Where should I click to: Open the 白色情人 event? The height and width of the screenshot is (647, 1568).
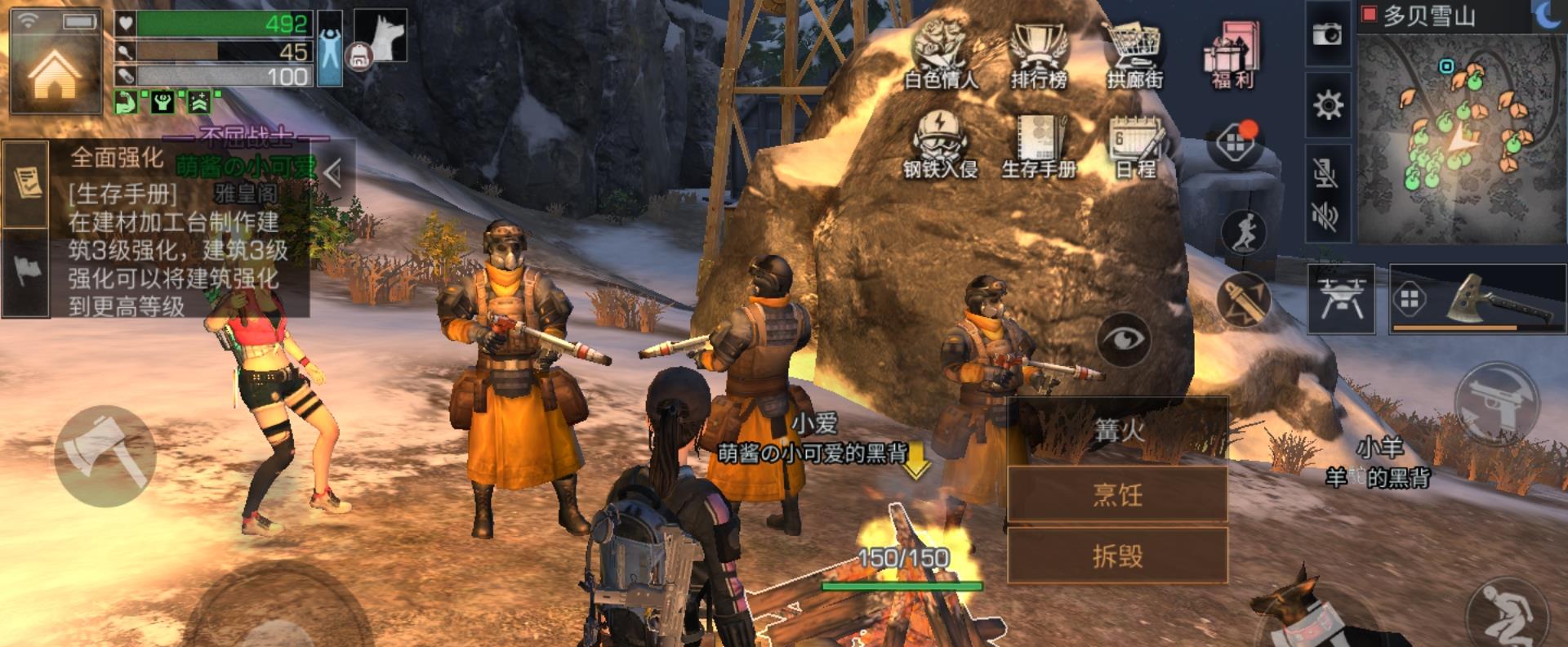(x=940, y=53)
